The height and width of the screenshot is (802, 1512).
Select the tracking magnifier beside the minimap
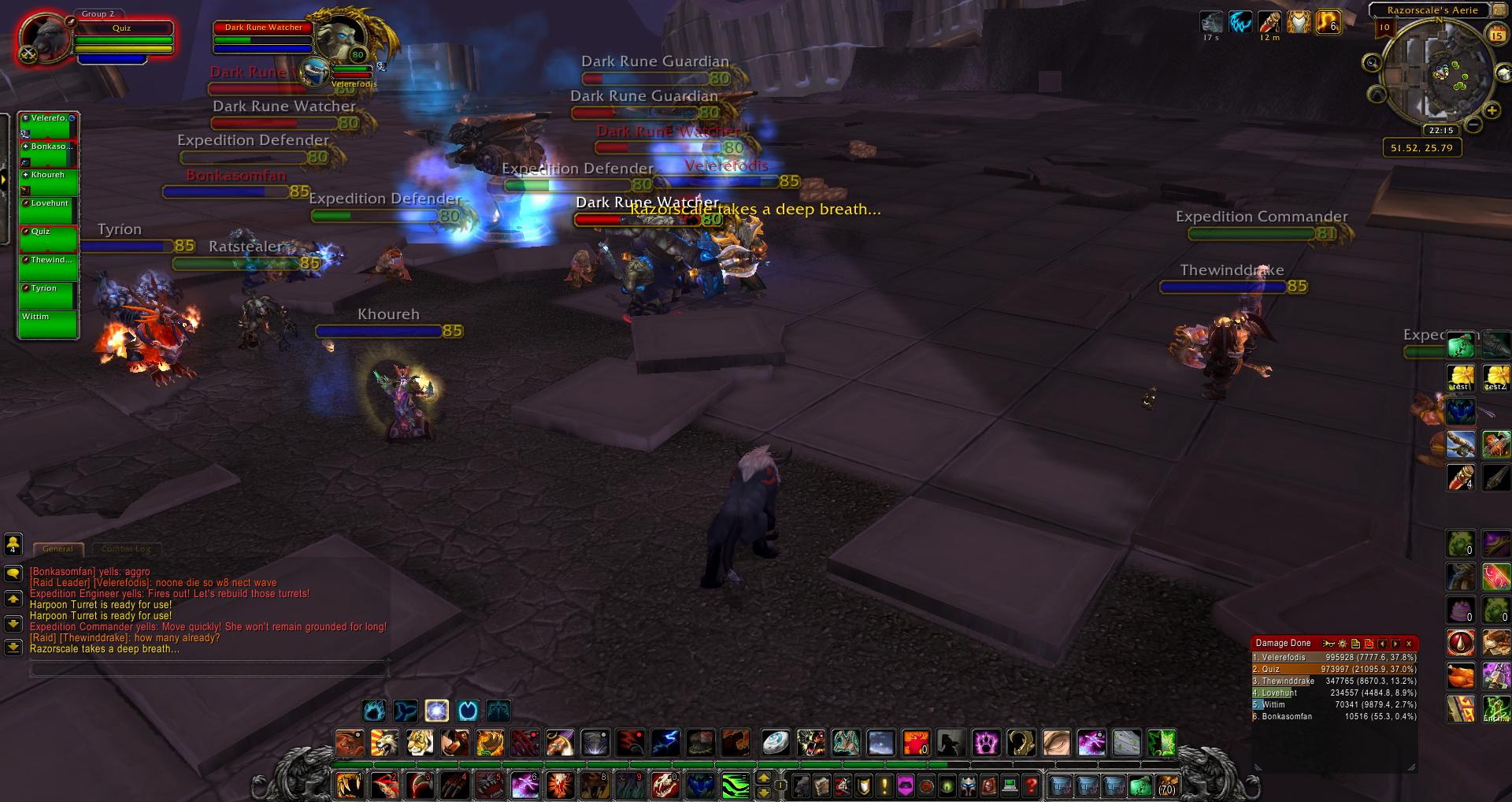[x=1372, y=63]
